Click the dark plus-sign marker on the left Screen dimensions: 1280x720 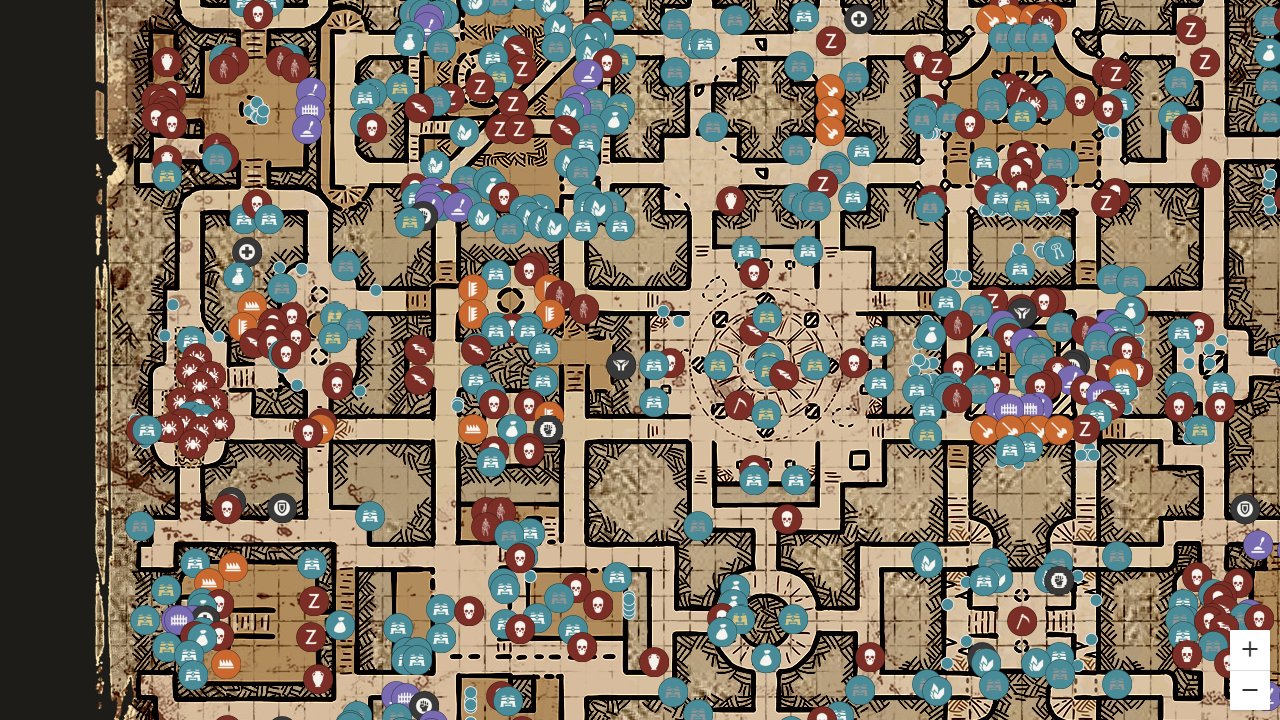click(x=247, y=253)
